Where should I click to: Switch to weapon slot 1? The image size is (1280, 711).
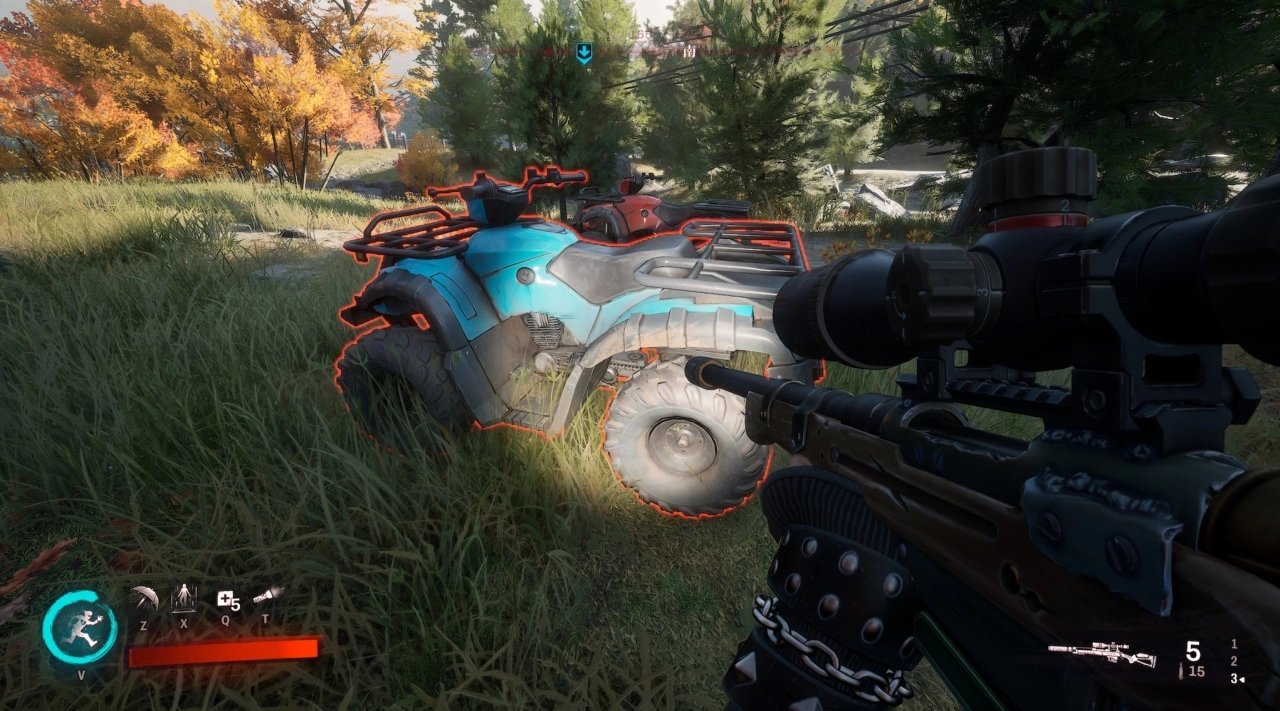coord(1234,644)
